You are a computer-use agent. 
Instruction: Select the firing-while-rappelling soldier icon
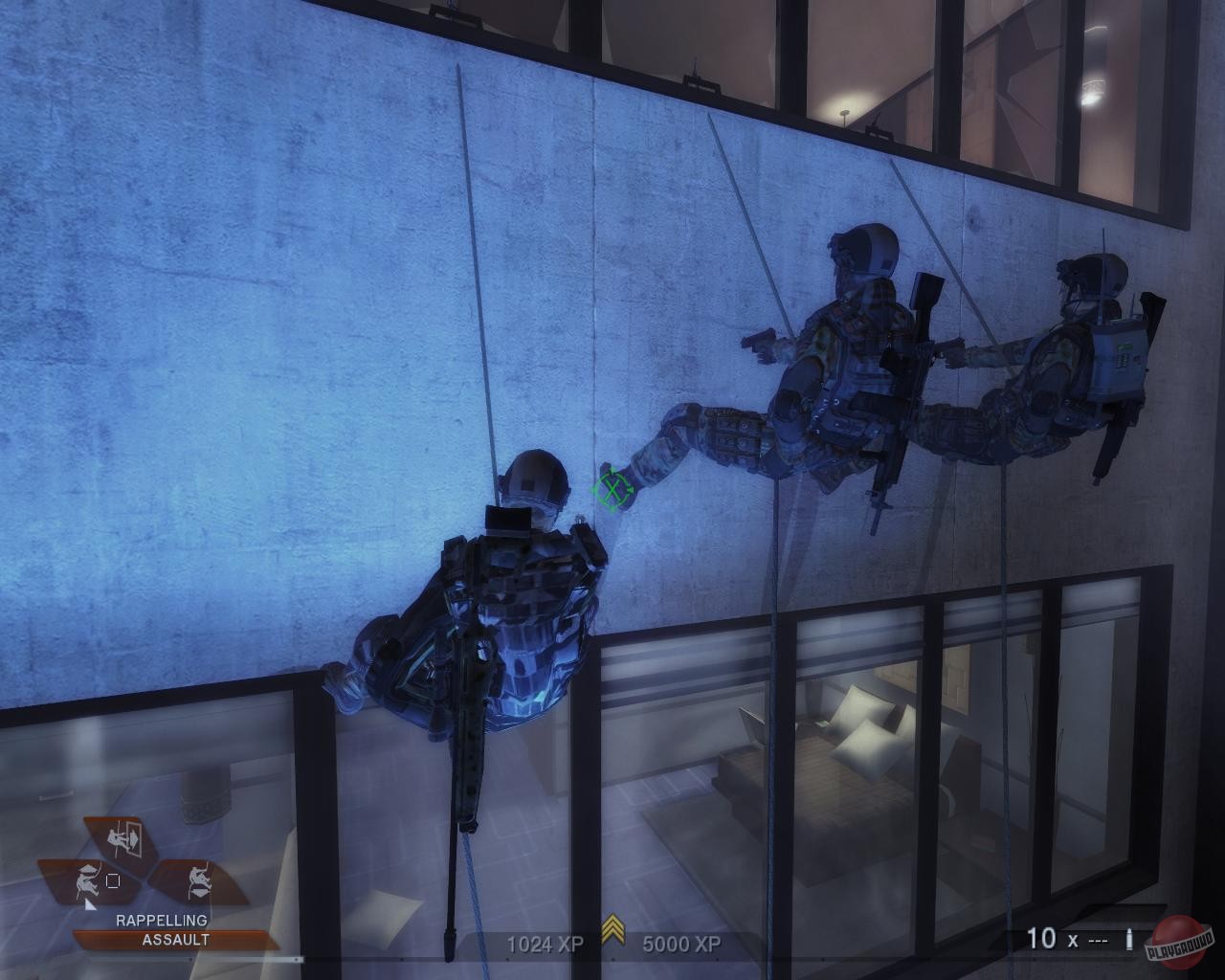pyautogui.click(x=87, y=880)
